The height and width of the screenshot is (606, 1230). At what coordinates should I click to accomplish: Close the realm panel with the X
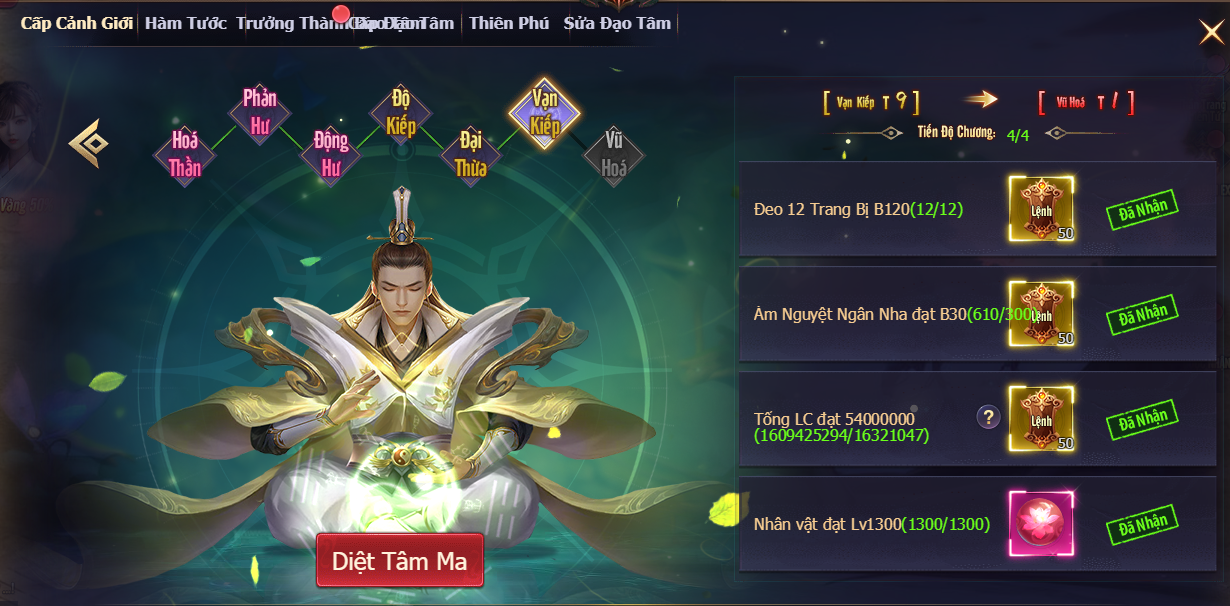pyautogui.click(x=1210, y=33)
